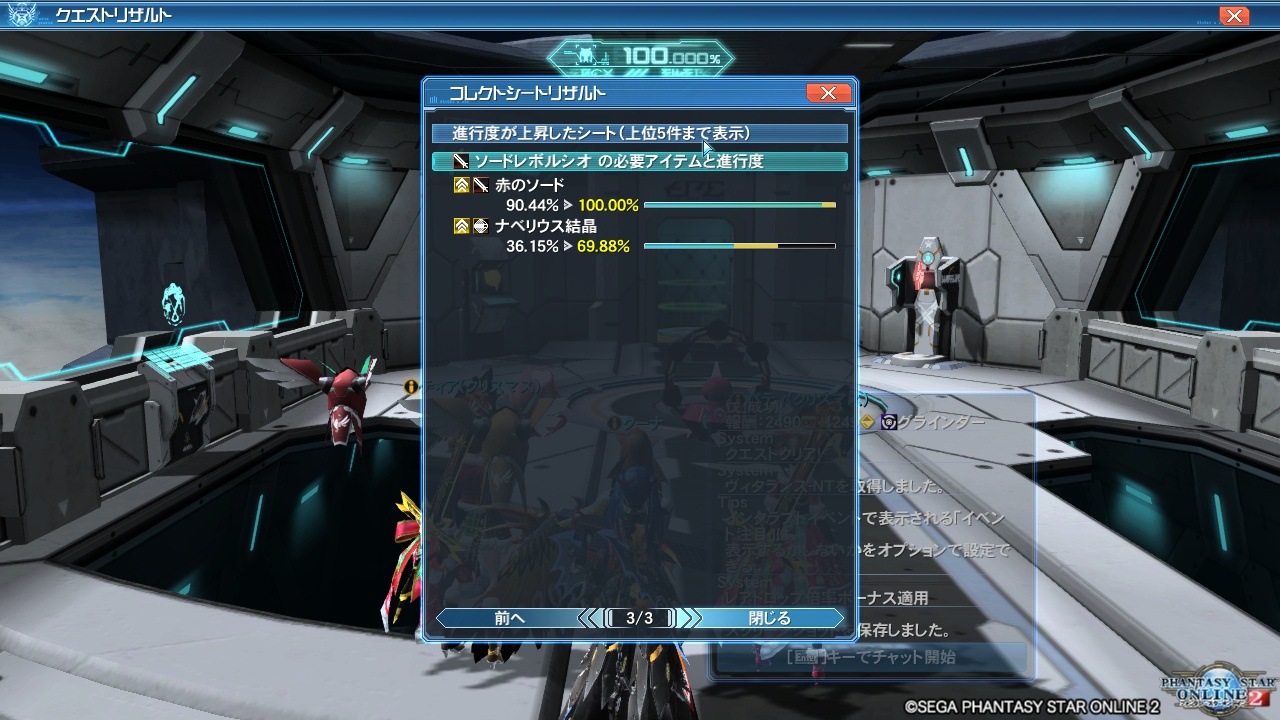This screenshot has height=720, width=1280.
Task: Select the crystal item icon for ナベリウス結晶
Action: pos(480,226)
